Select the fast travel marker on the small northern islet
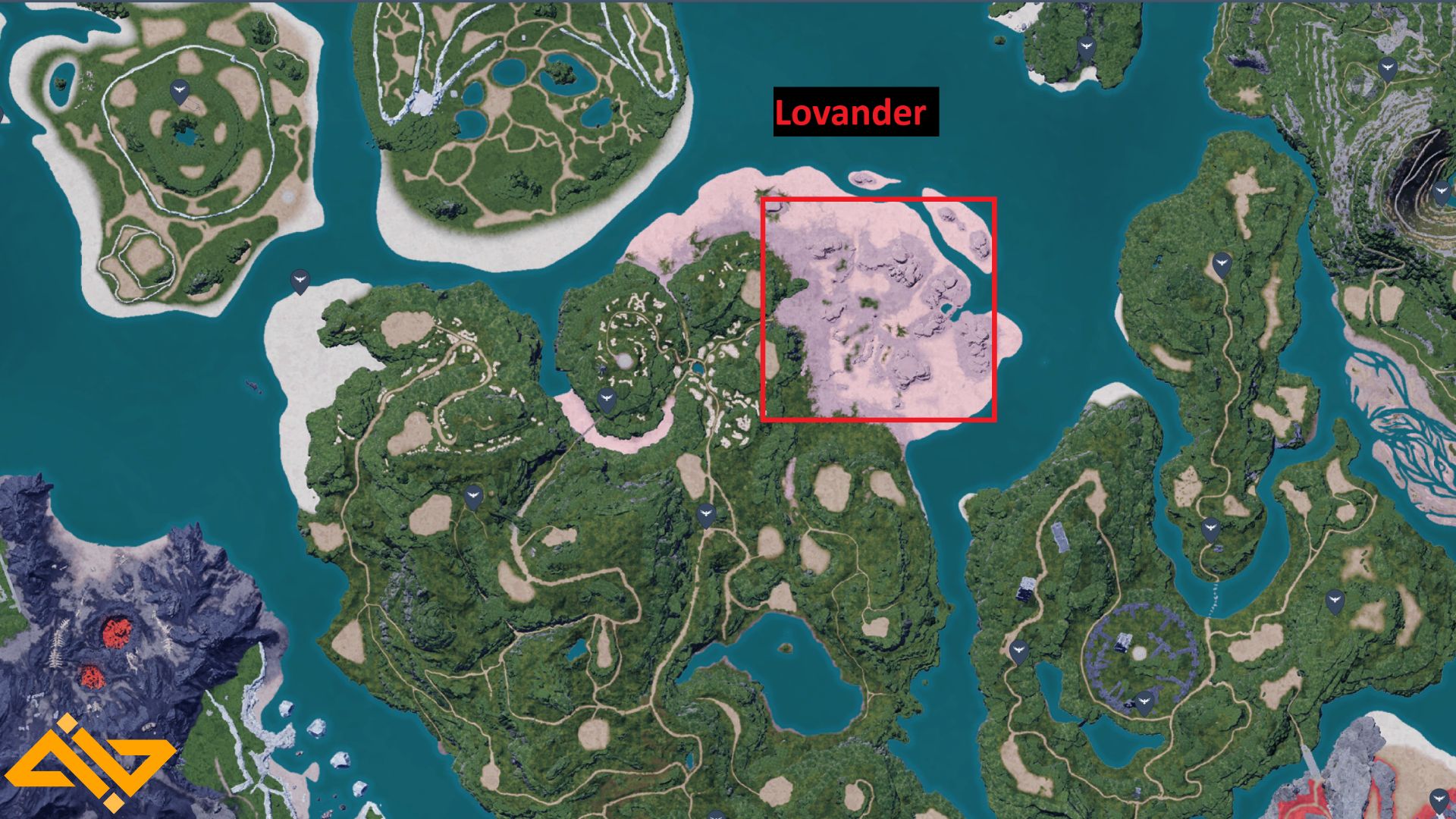1456x819 pixels. (x=1086, y=48)
